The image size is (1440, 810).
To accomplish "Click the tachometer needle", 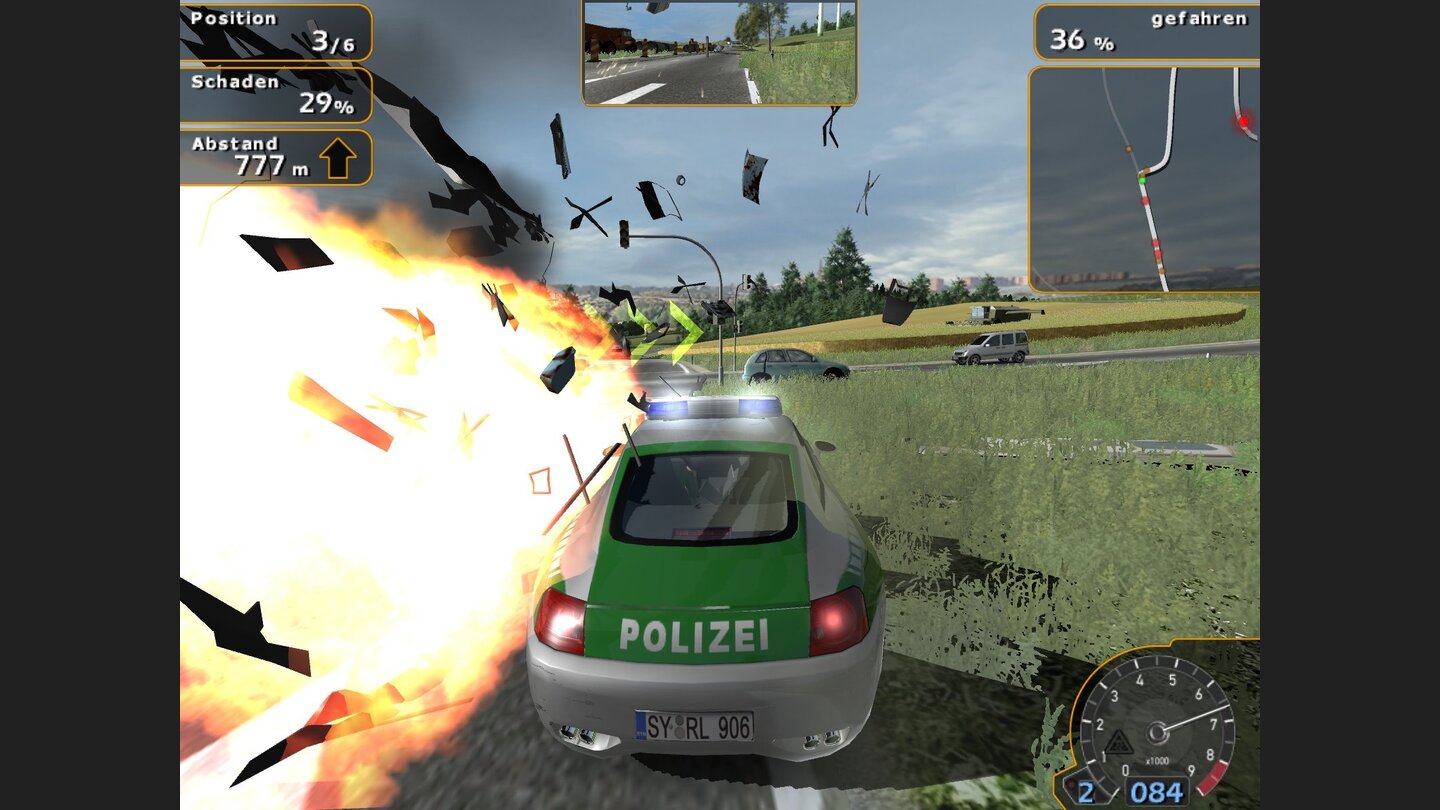I will click(x=1193, y=720).
